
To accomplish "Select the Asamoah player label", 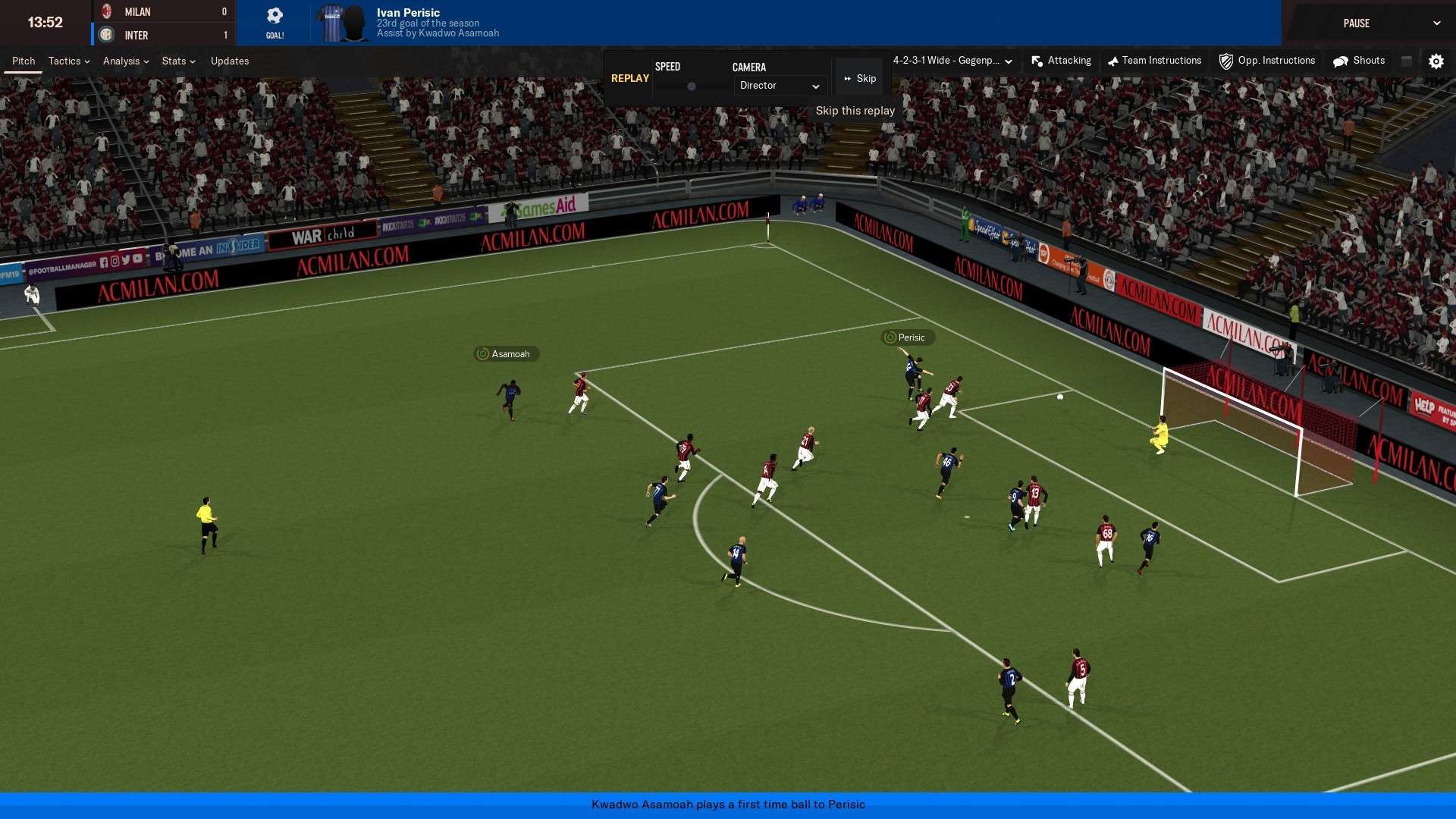I will [507, 354].
